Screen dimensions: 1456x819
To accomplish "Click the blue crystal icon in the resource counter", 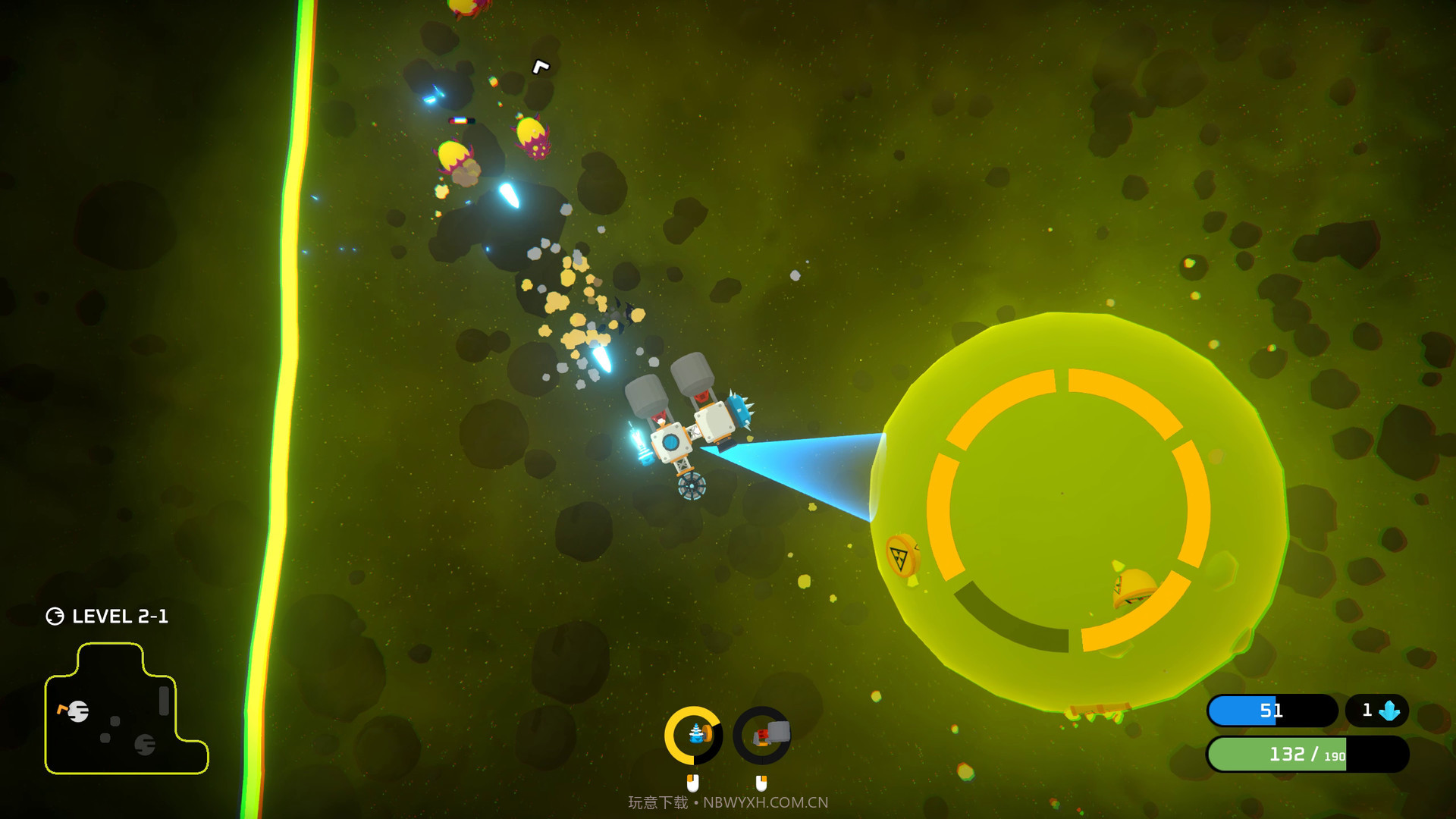I will coord(1388,711).
